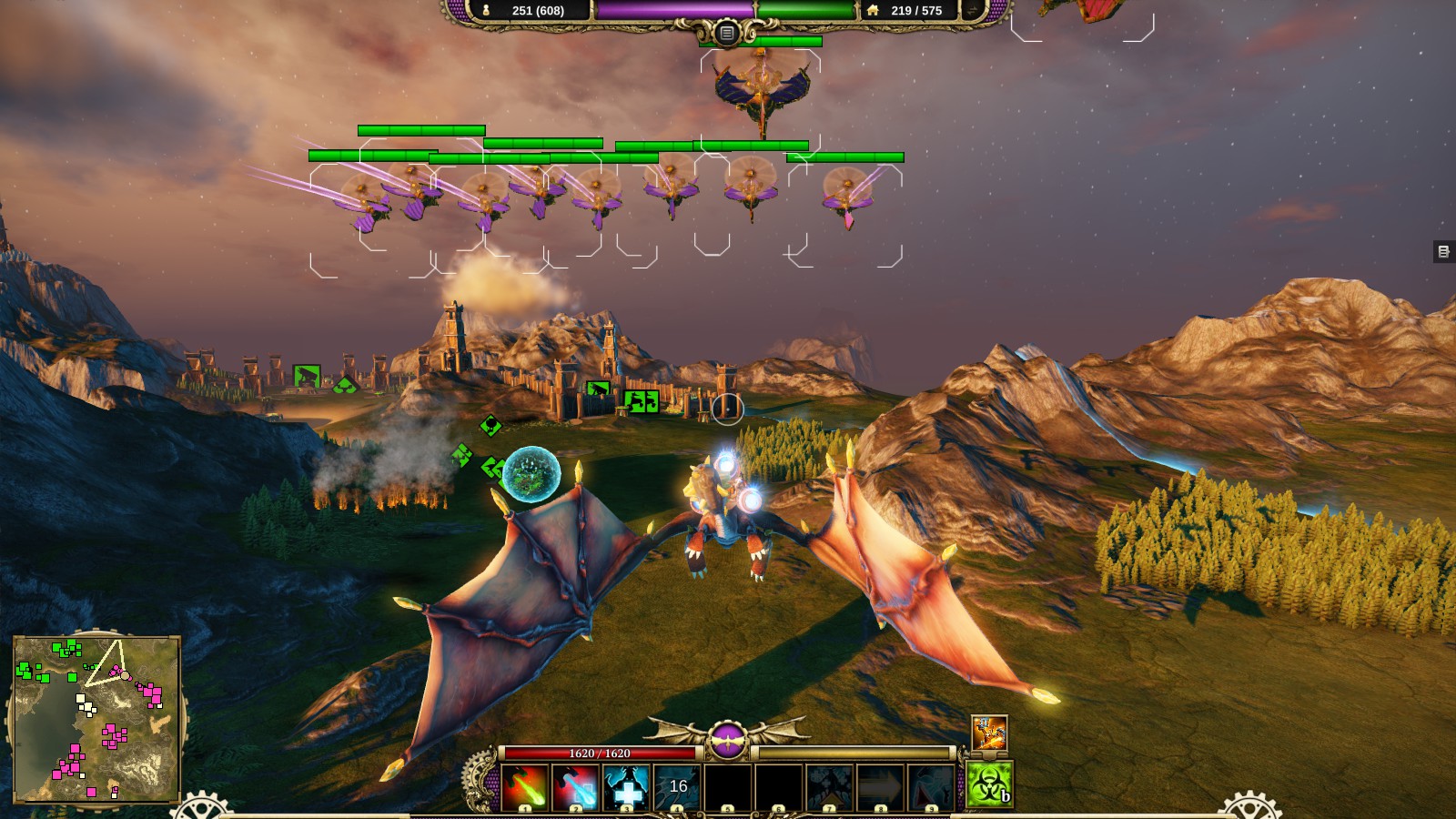The height and width of the screenshot is (819, 1456).
Task: Toggle the purple dragon form emblem
Action: coord(727,742)
